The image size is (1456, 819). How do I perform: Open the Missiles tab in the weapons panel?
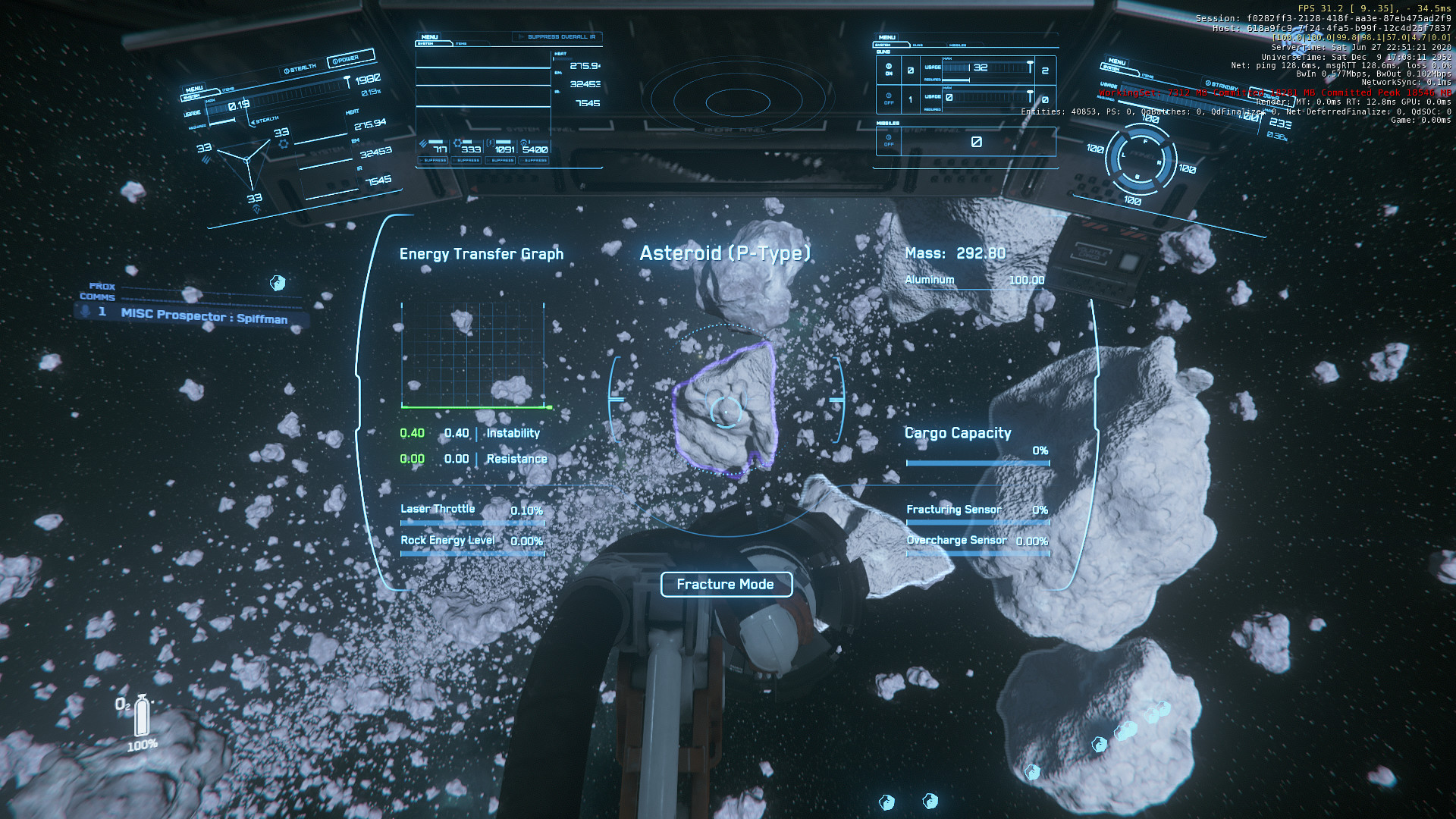(x=958, y=45)
